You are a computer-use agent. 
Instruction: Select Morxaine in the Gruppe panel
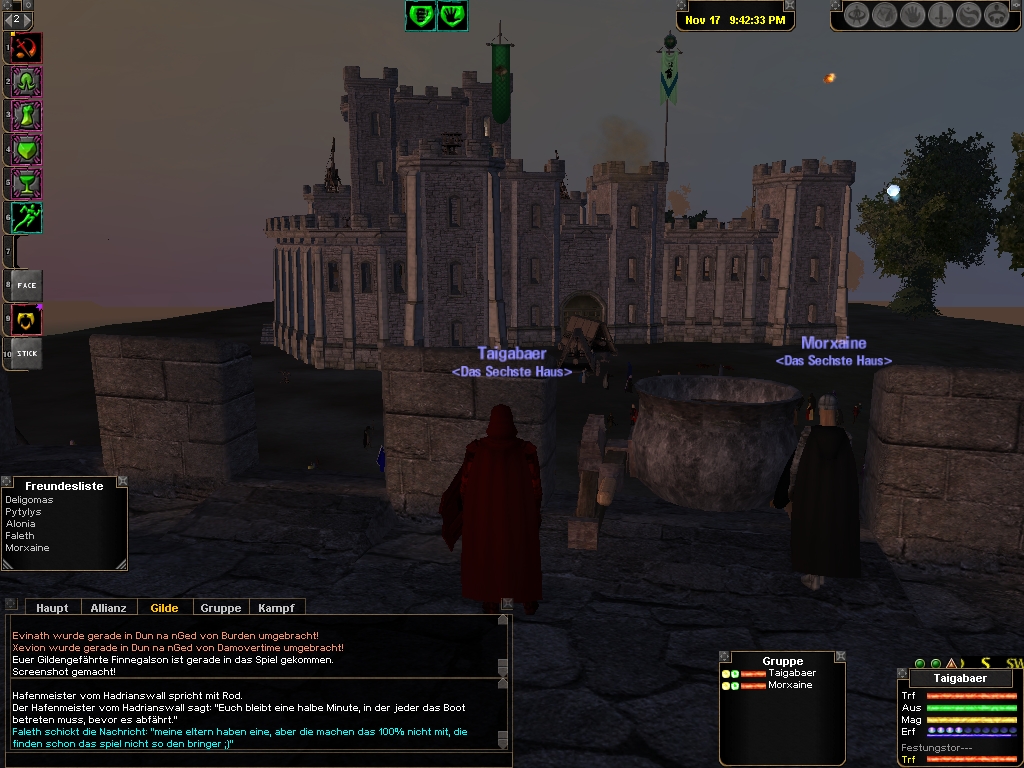[x=790, y=685]
